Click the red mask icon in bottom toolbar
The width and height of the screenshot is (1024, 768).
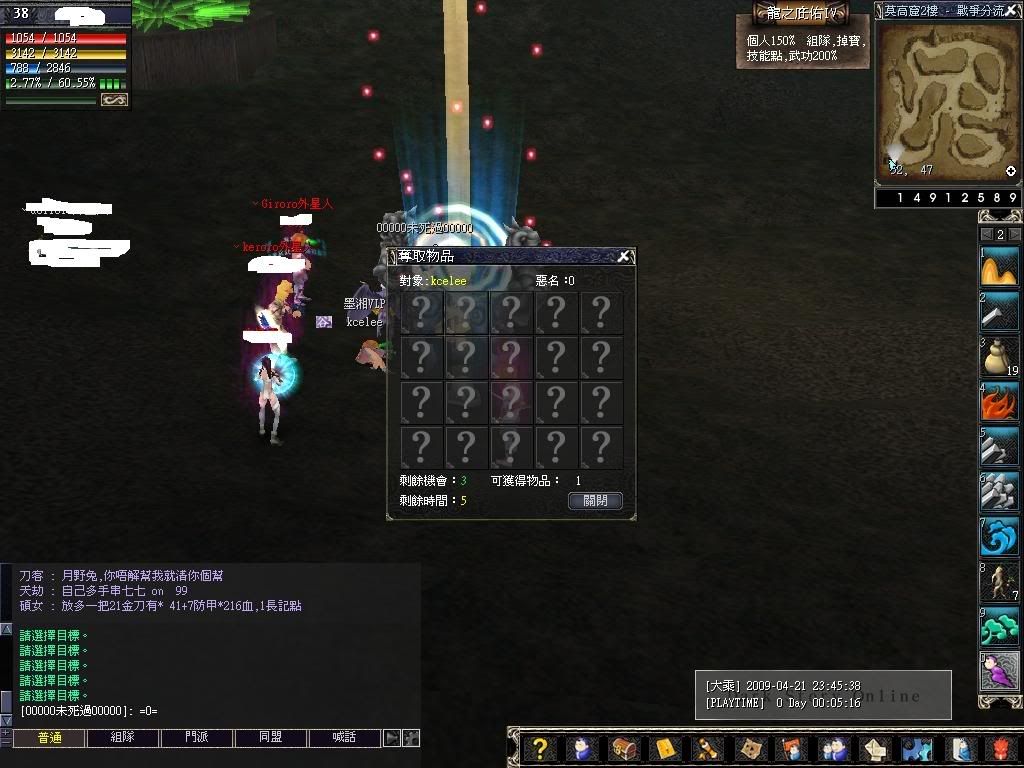[x=1001, y=749]
